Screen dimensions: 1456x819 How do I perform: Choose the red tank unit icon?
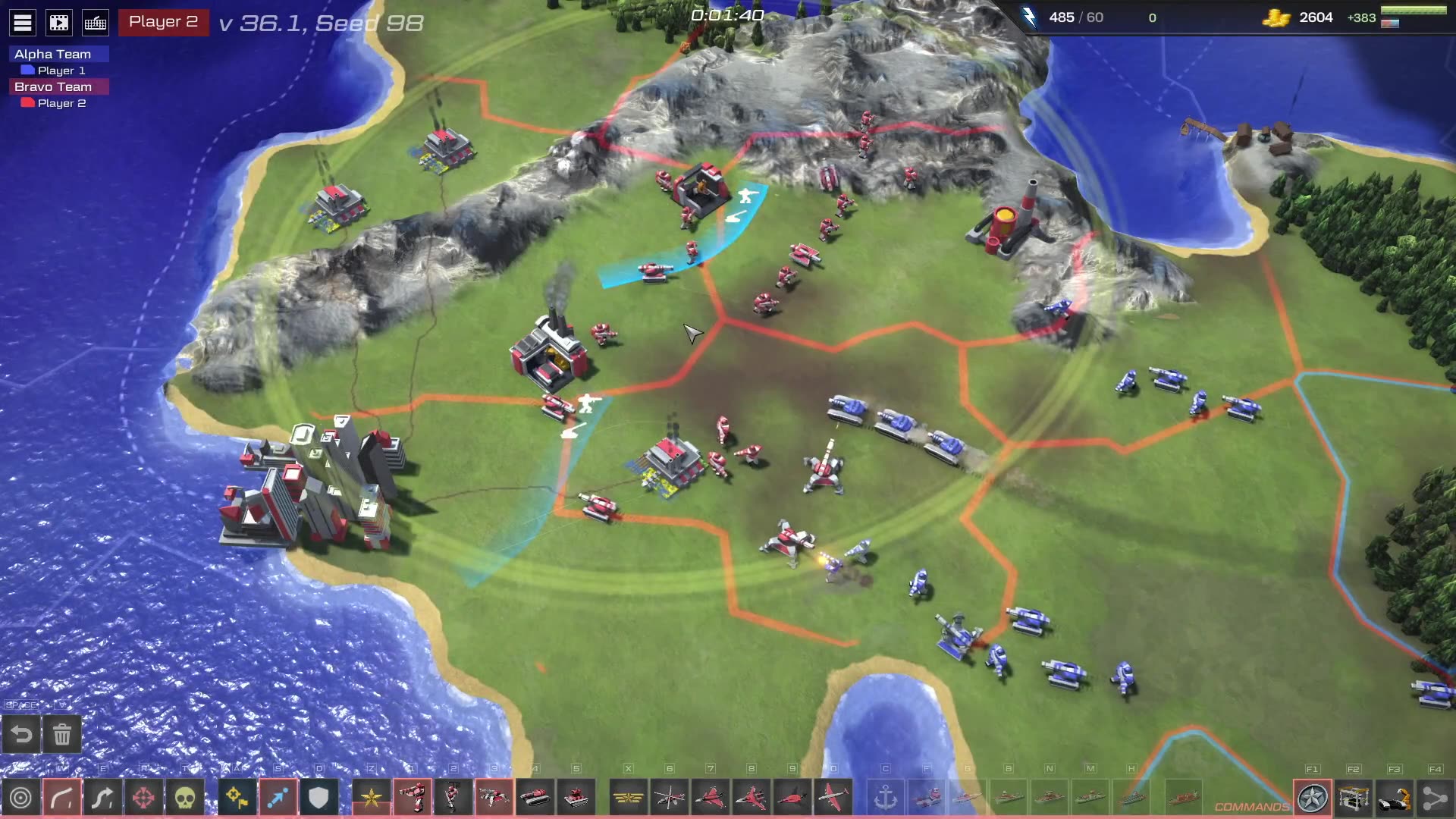(x=535, y=798)
